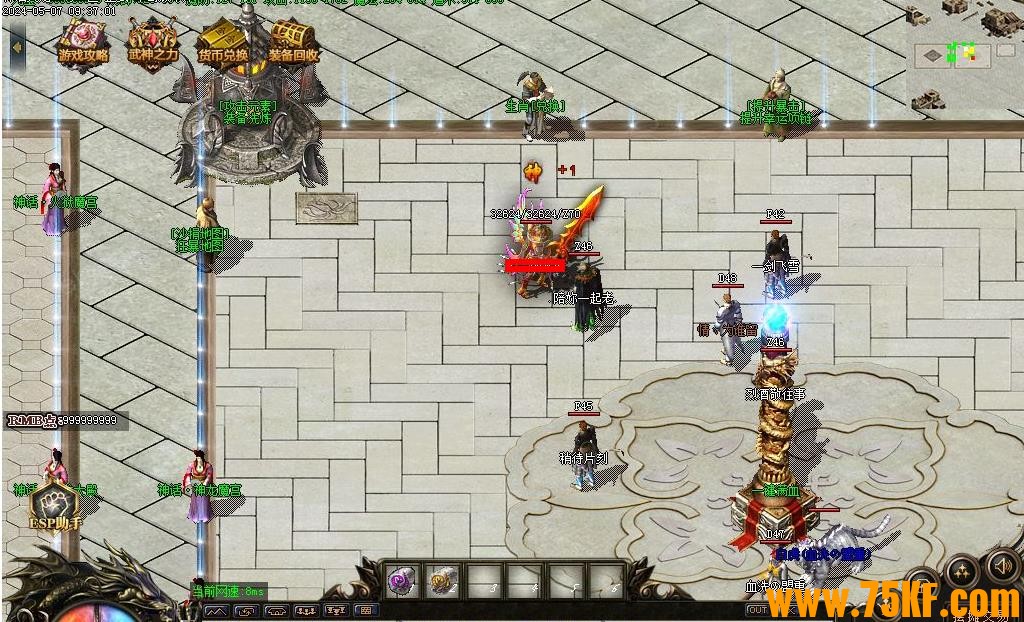Use the purple scroll in the hotbar

(402, 580)
